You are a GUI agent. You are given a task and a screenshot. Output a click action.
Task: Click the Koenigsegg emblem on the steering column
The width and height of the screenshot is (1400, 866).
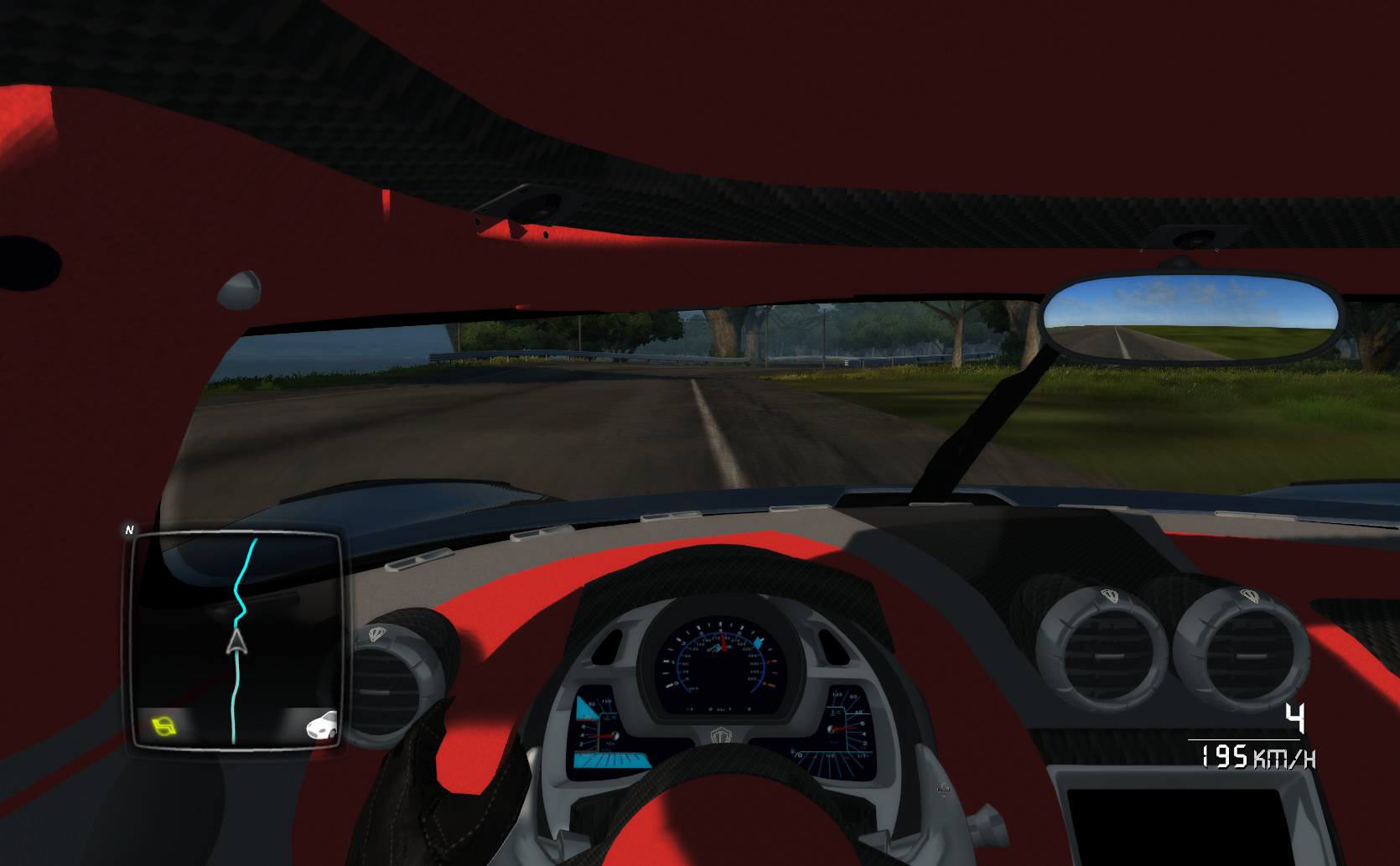(721, 734)
